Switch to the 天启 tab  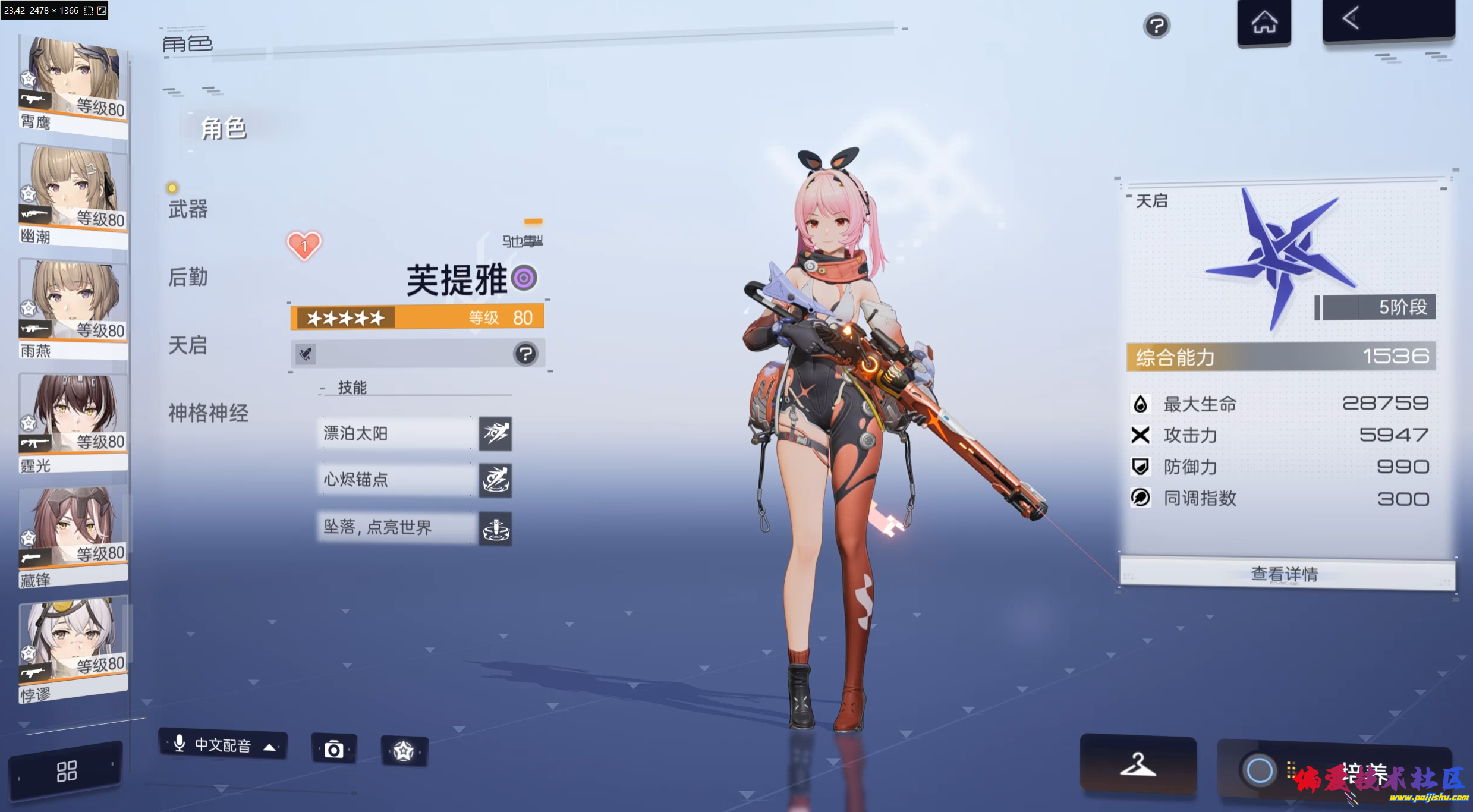pos(188,345)
